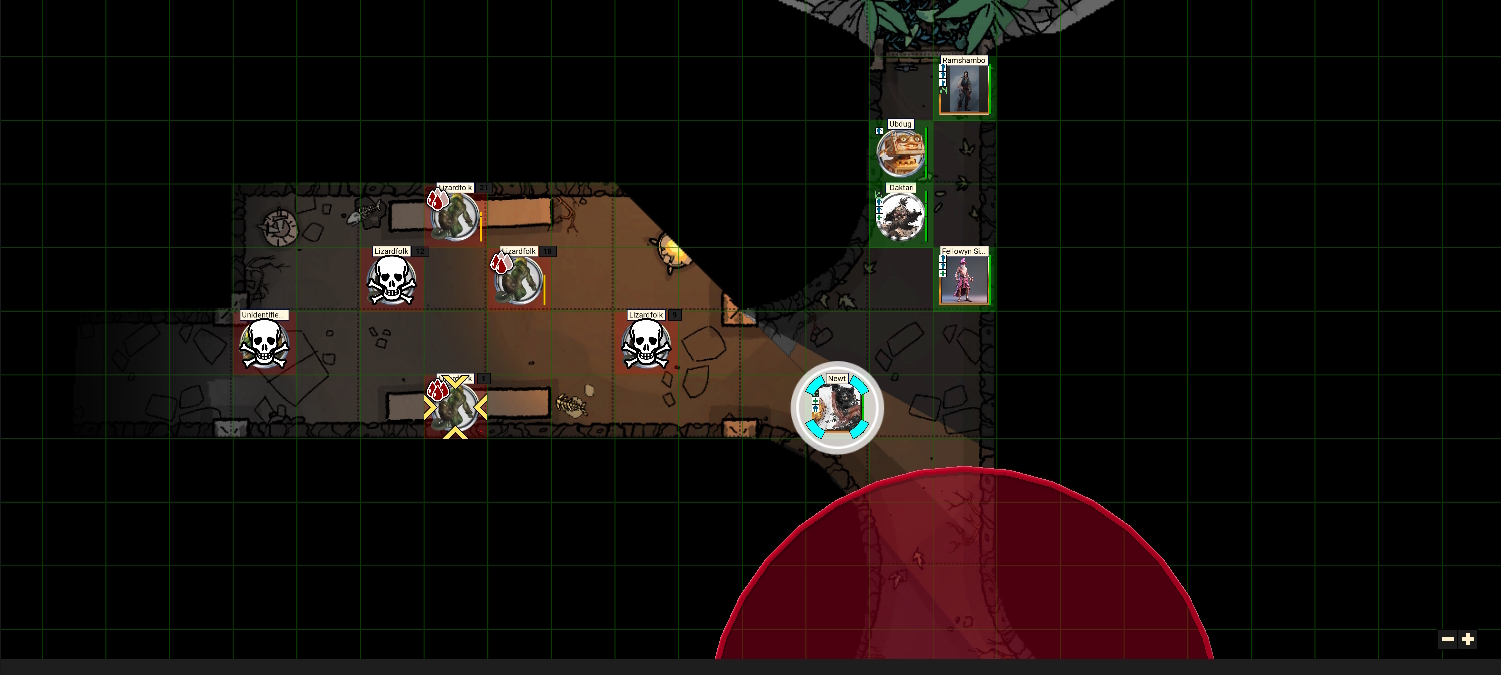Select the Ramshambo character token
This screenshot has width=1501, height=675.
(964, 90)
